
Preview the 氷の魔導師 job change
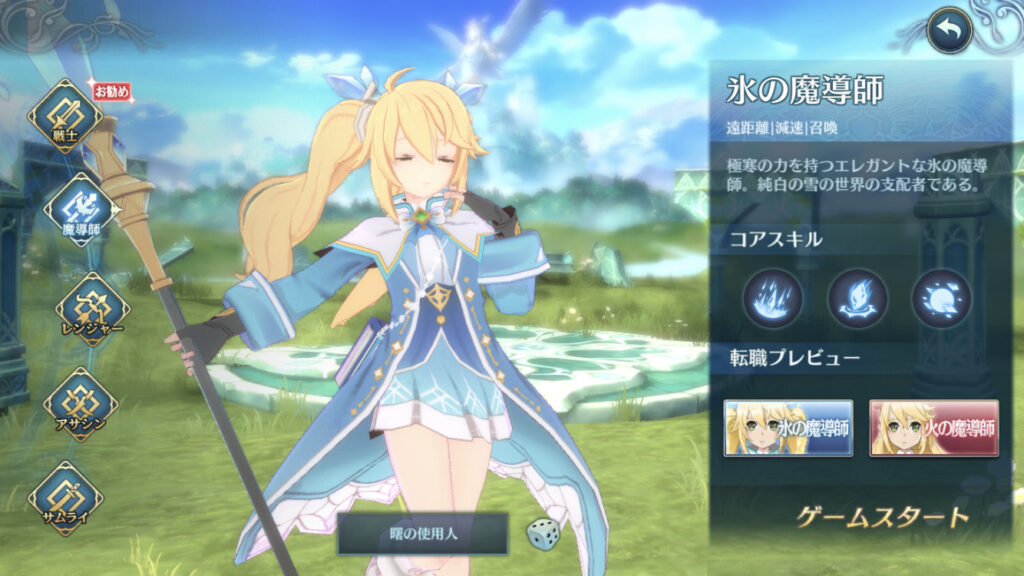click(x=789, y=428)
